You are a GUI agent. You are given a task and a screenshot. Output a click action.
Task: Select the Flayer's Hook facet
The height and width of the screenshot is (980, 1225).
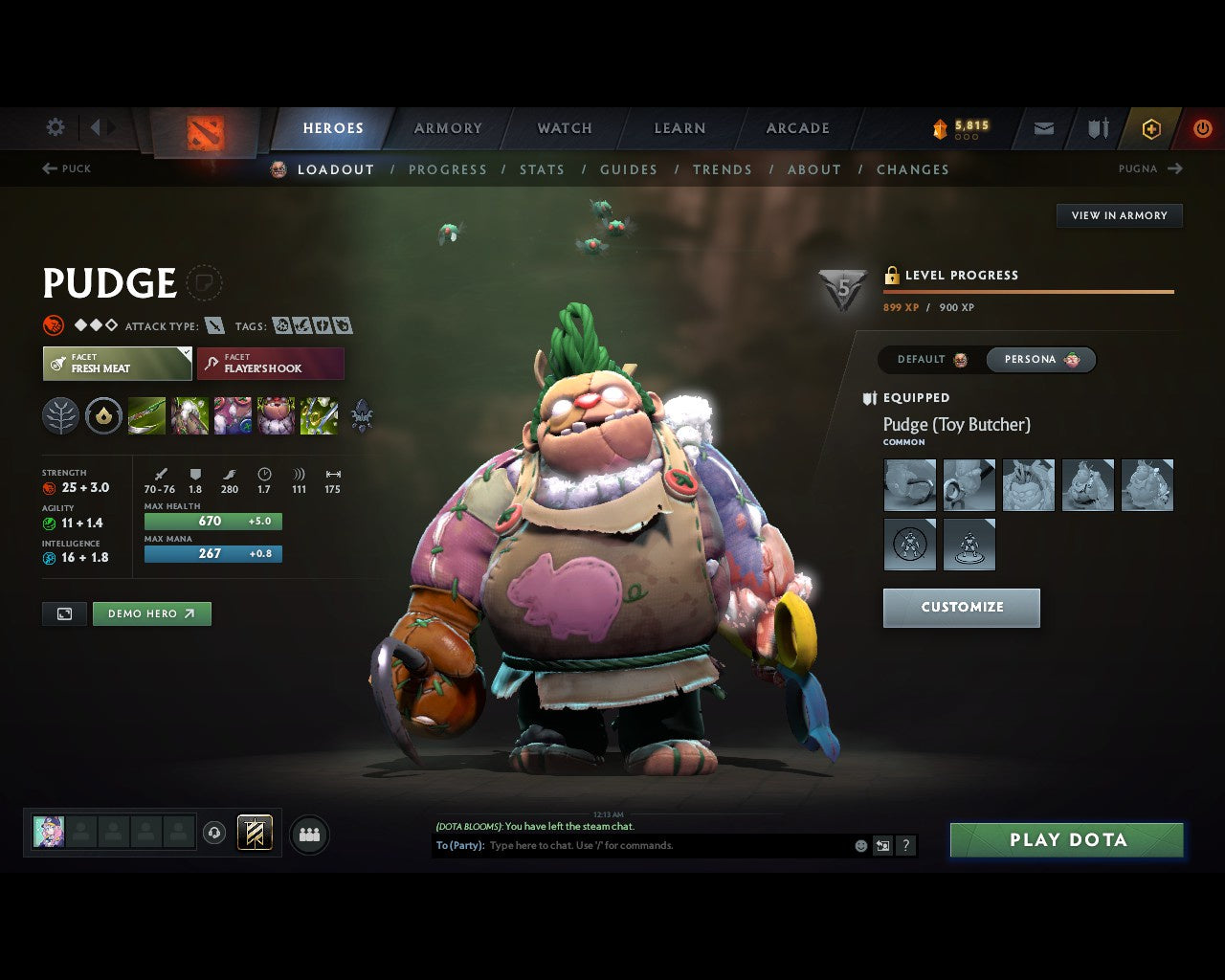(x=271, y=364)
